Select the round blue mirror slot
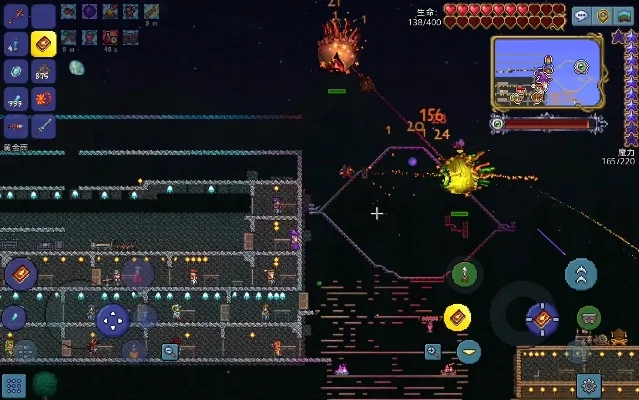639x400 pixels. pyautogui.click(x=16, y=71)
